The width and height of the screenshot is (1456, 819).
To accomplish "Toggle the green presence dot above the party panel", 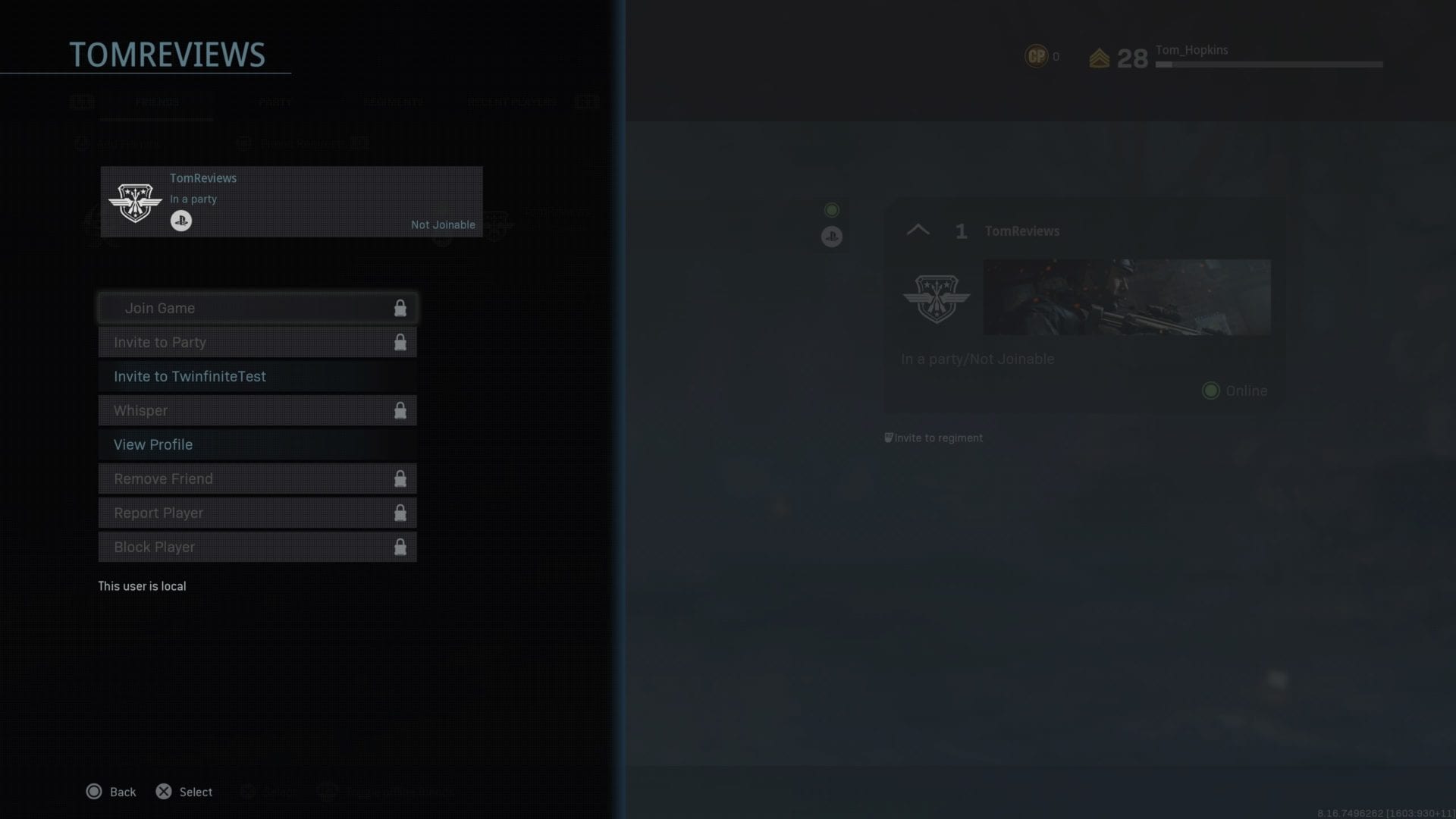I will [831, 209].
